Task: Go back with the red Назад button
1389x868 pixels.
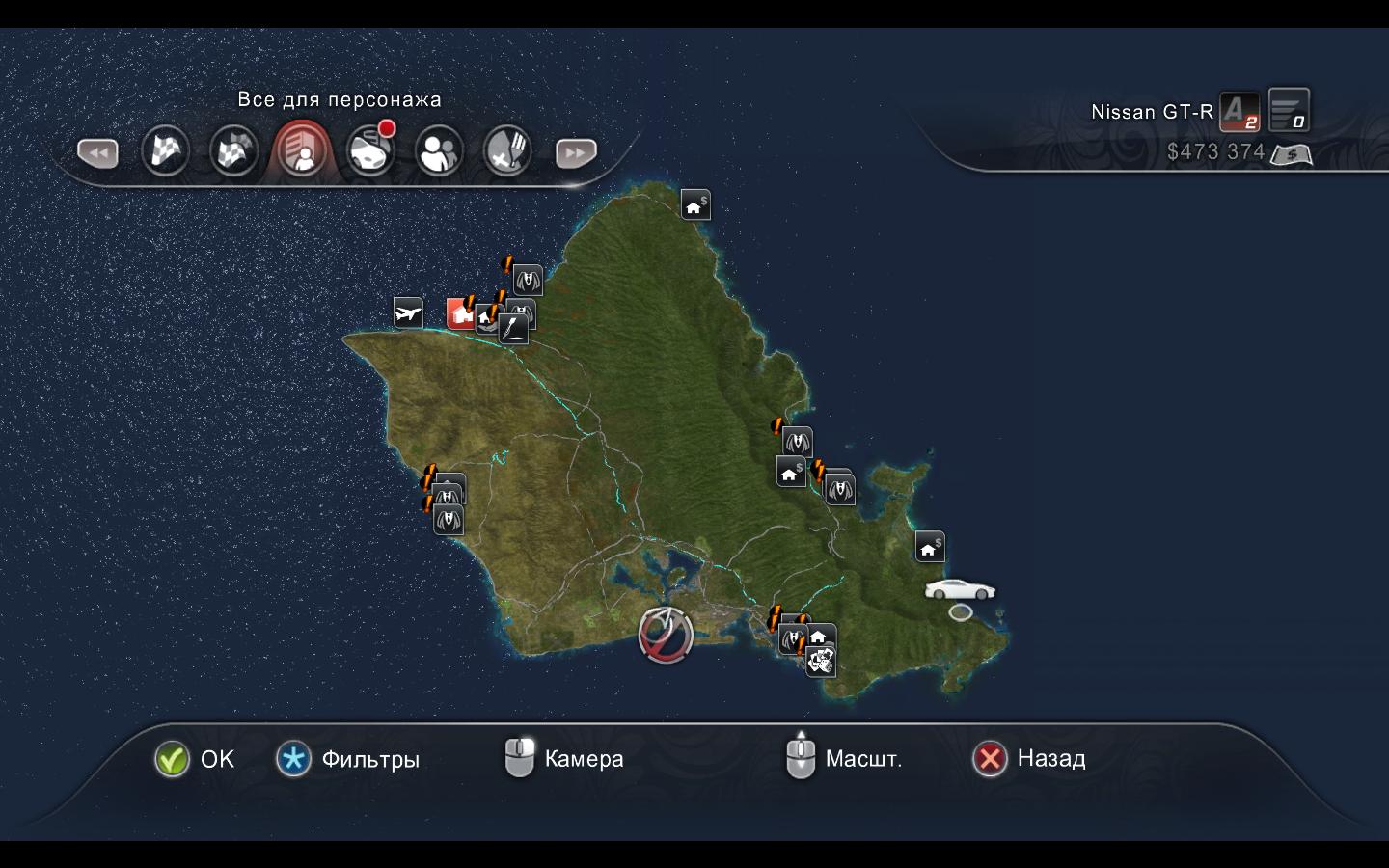Action: (990, 759)
